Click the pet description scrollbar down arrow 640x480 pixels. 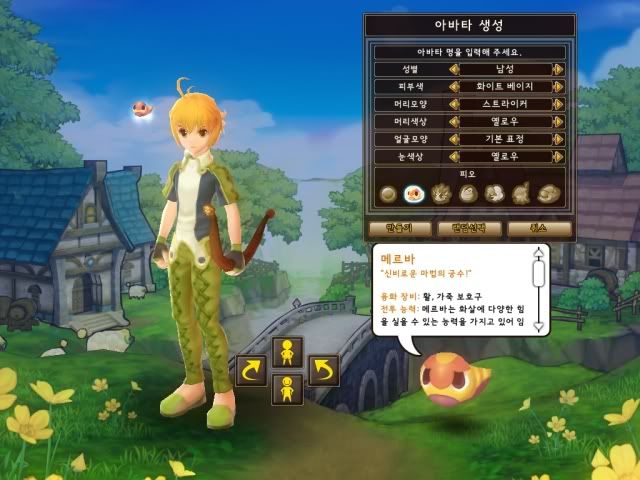538,326
